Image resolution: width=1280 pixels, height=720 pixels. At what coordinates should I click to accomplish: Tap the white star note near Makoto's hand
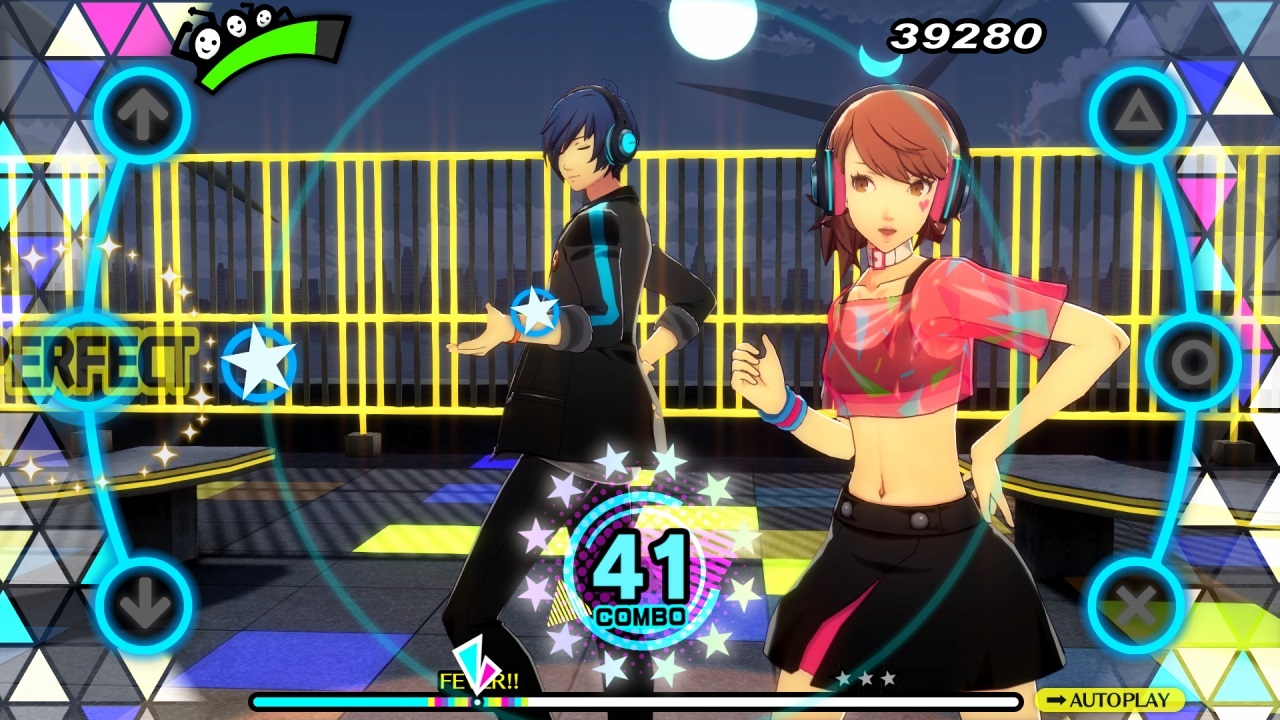point(536,310)
